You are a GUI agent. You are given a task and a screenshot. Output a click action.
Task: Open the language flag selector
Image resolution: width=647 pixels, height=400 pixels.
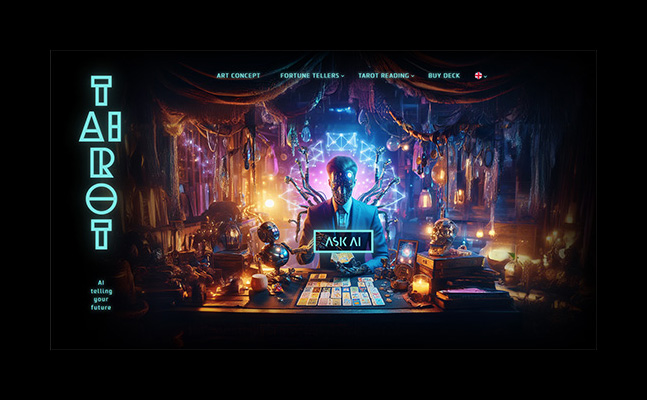click(x=480, y=75)
